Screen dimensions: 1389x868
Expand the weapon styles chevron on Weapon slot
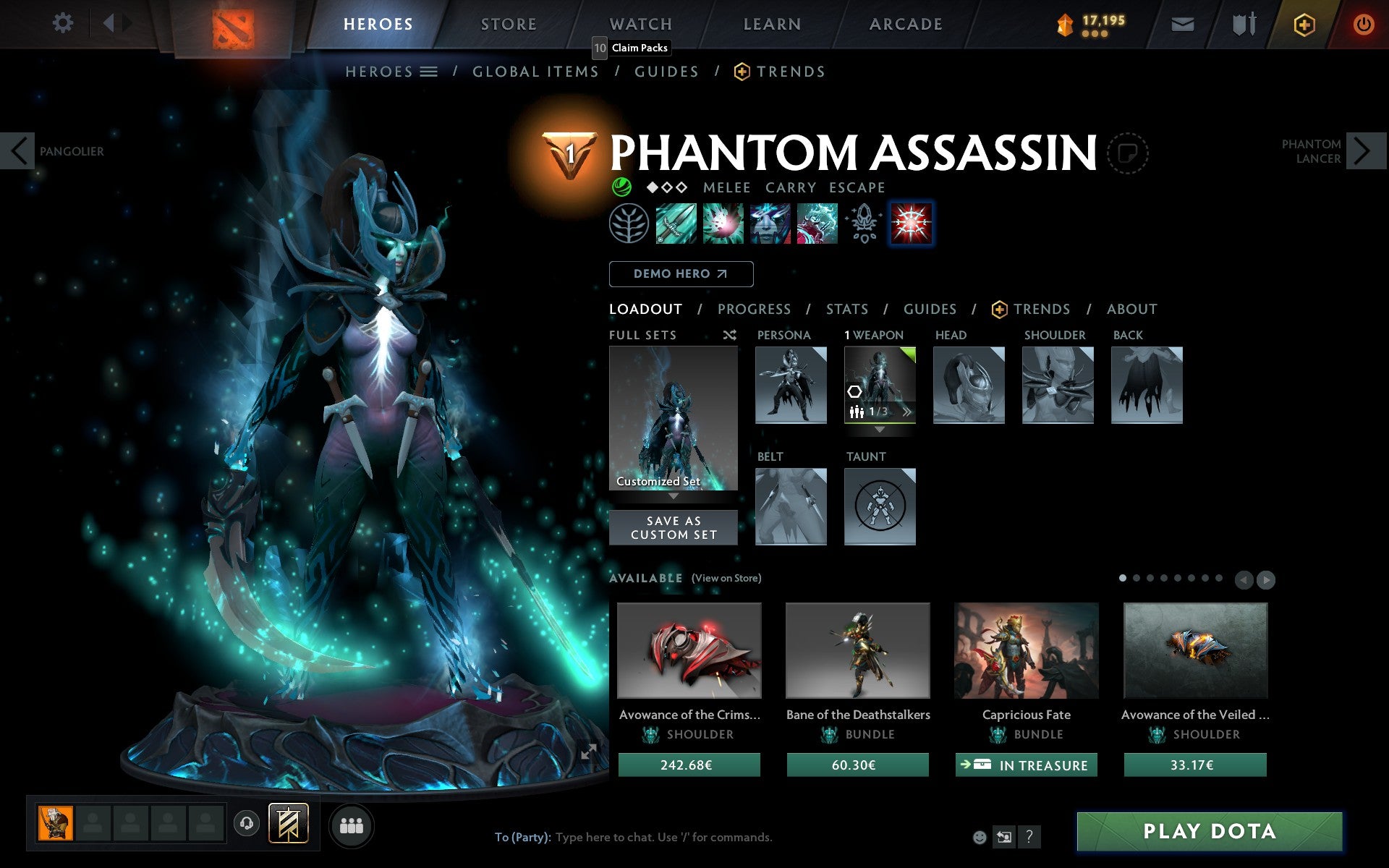[906, 411]
